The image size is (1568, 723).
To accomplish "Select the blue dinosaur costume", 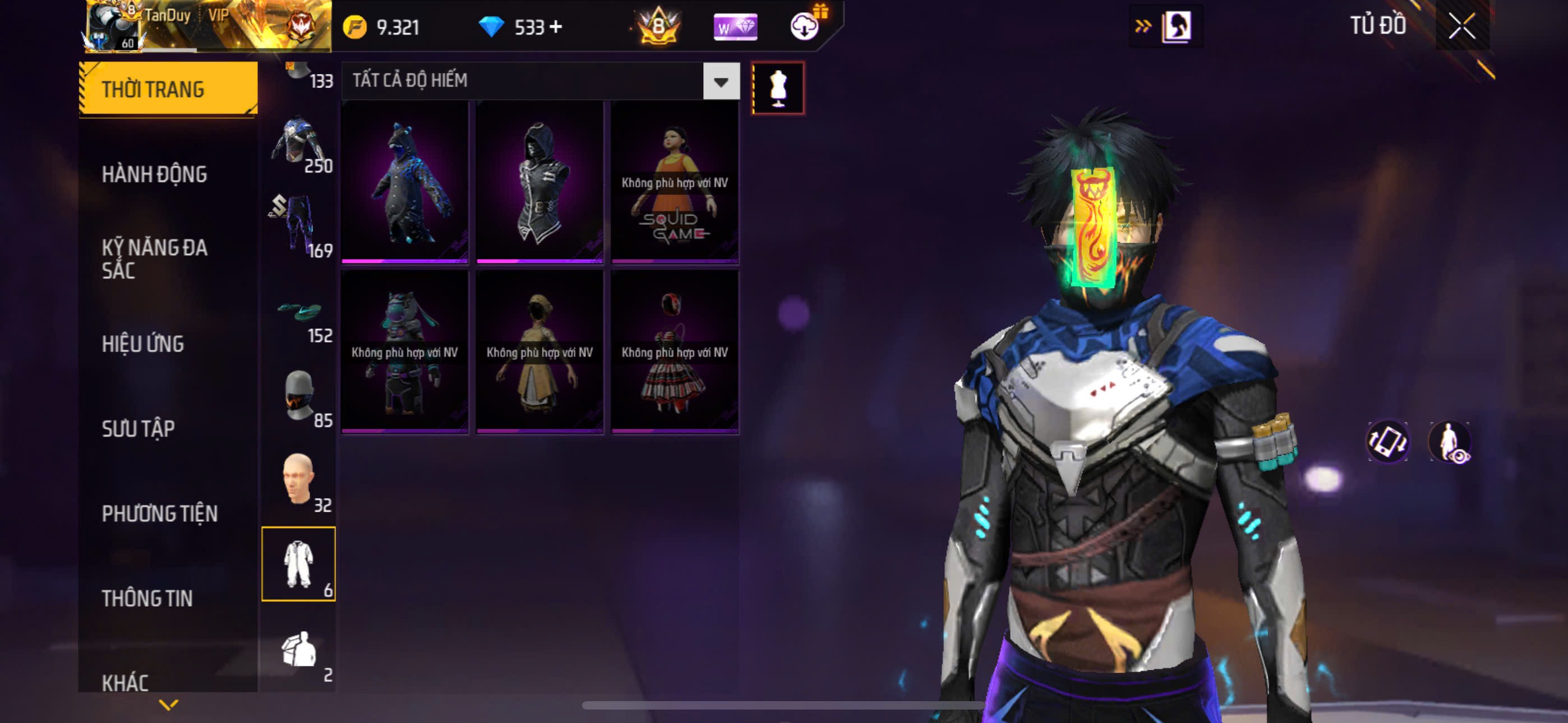I will (x=405, y=183).
